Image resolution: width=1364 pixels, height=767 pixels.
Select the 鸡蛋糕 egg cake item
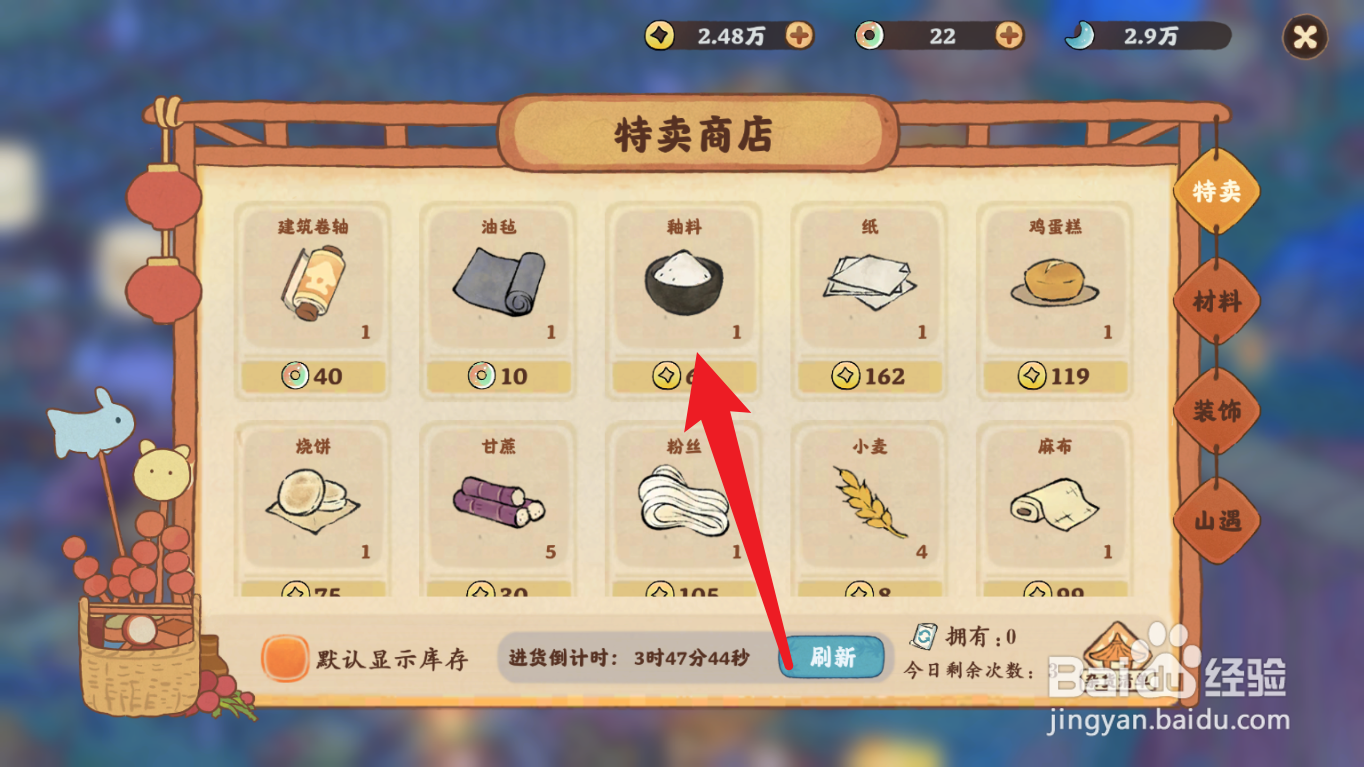click(1054, 280)
